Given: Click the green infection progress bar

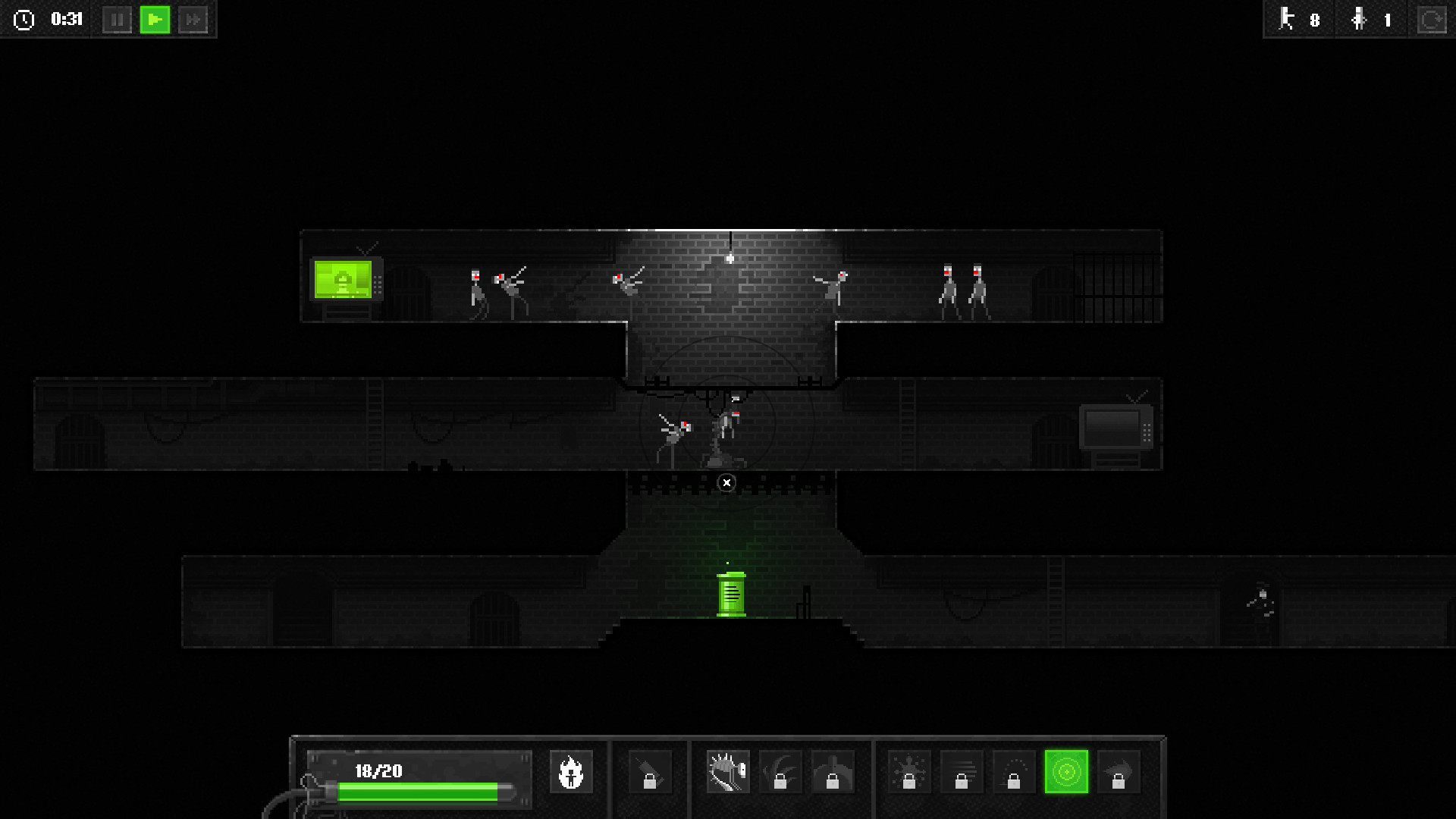Looking at the screenshot, I should (x=418, y=792).
